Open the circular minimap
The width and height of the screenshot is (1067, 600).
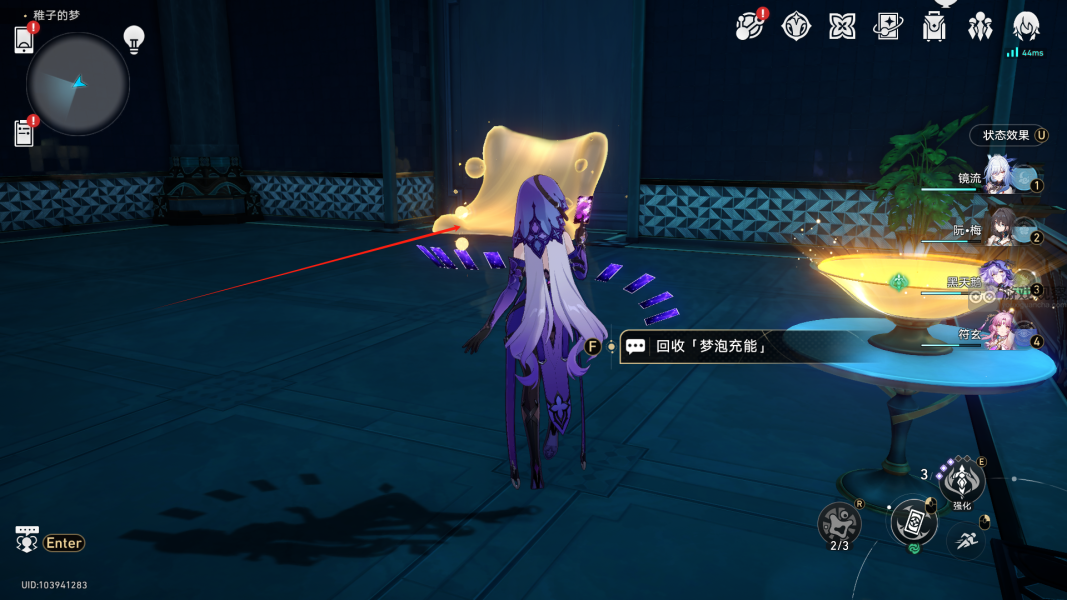(78, 84)
